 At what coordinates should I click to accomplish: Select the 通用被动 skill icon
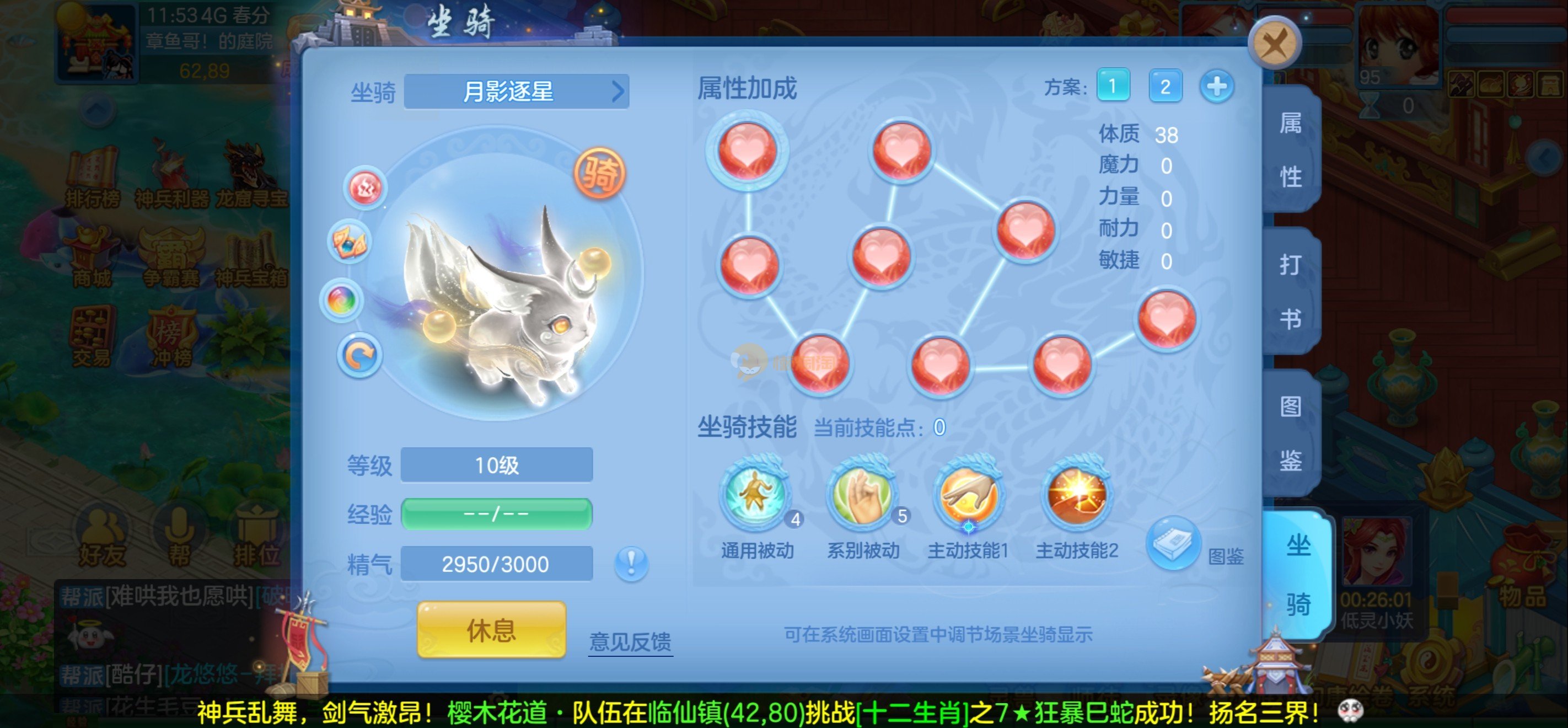tap(755, 496)
